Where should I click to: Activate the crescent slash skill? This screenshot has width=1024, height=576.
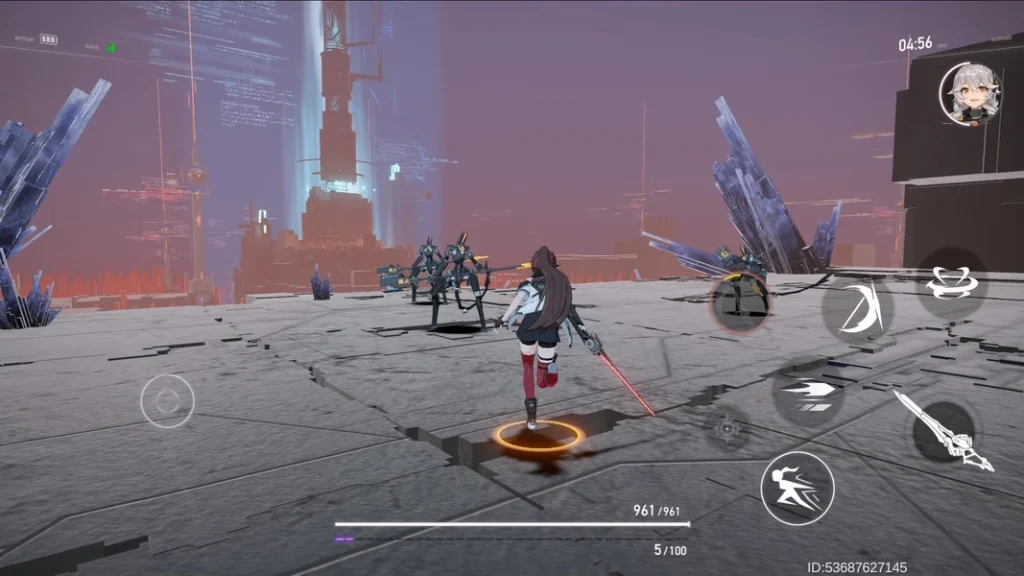pos(857,306)
